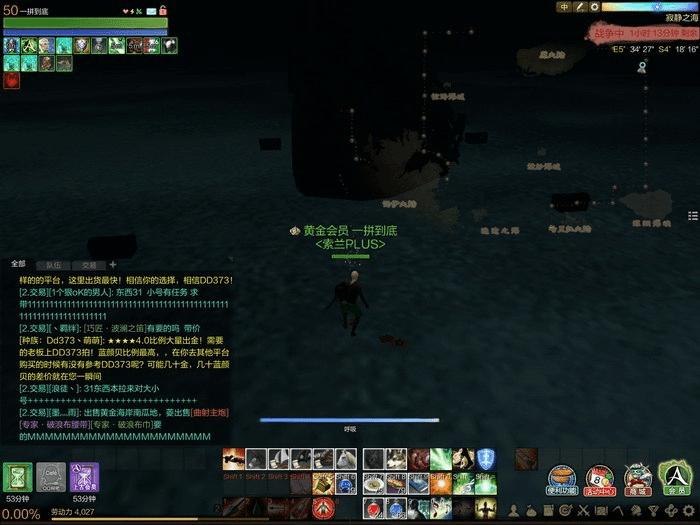
Task: Click the 中 language toggle button
Action: (x=565, y=7)
